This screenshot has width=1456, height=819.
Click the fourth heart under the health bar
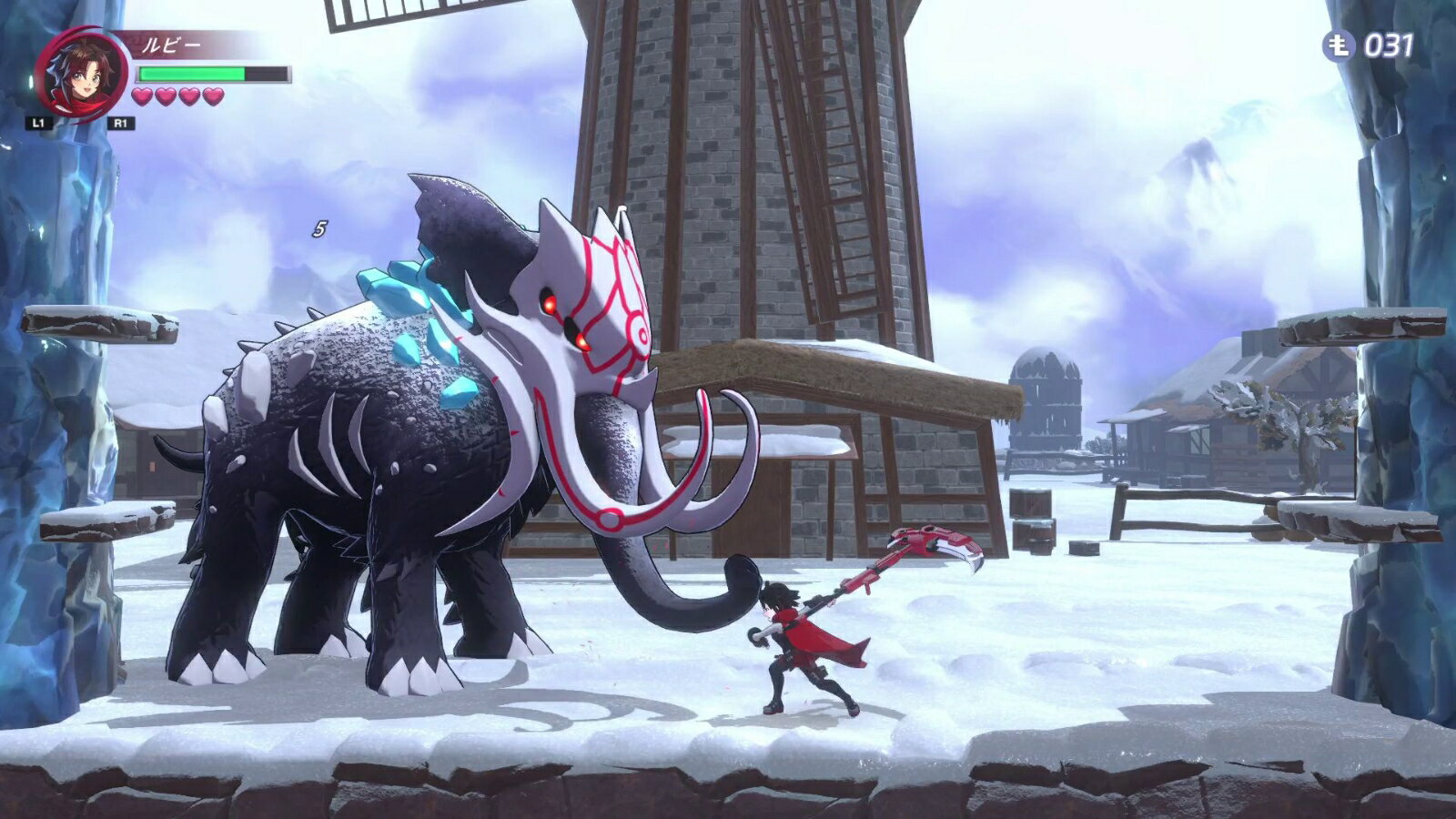click(x=211, y=97)
